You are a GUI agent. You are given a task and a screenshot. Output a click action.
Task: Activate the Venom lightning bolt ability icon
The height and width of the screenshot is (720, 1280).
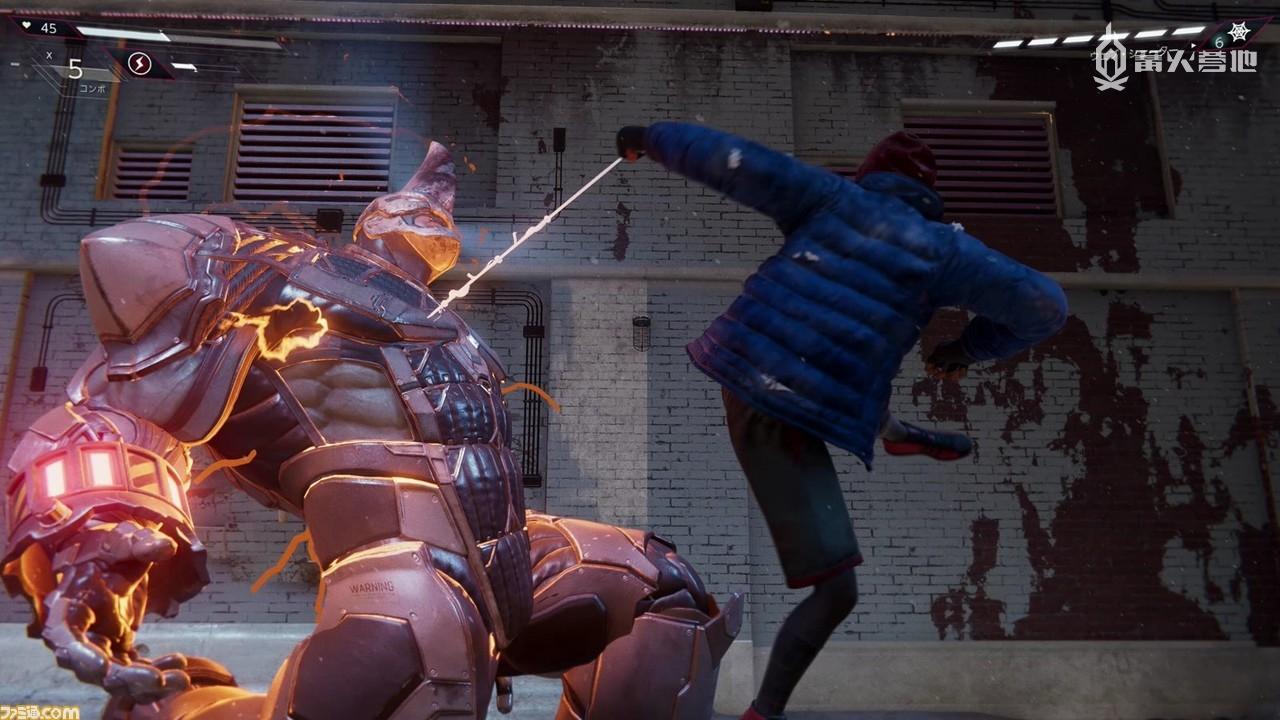coord(139,65)
